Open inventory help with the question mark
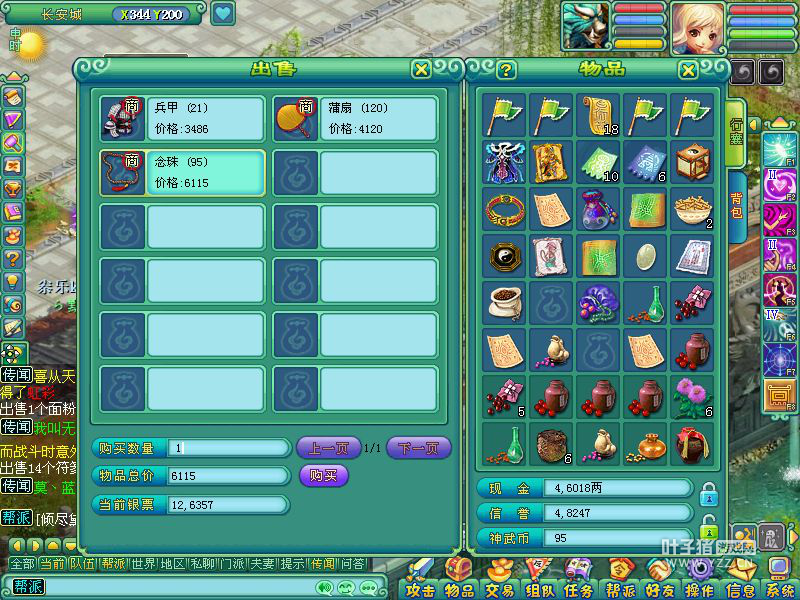Viewport: 800px width, 600px height. pos(507,69)
